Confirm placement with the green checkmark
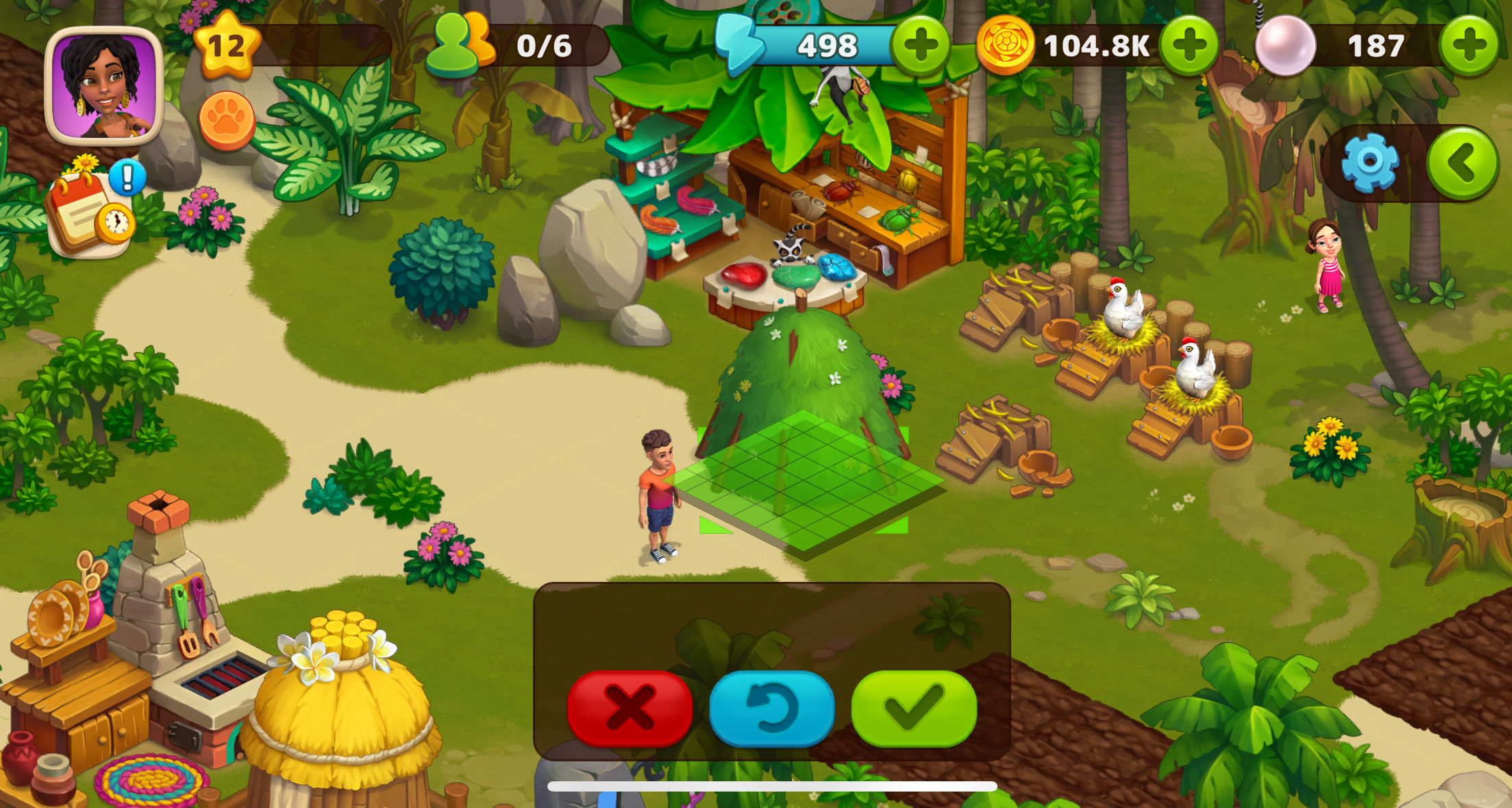 tap(913, 708)
